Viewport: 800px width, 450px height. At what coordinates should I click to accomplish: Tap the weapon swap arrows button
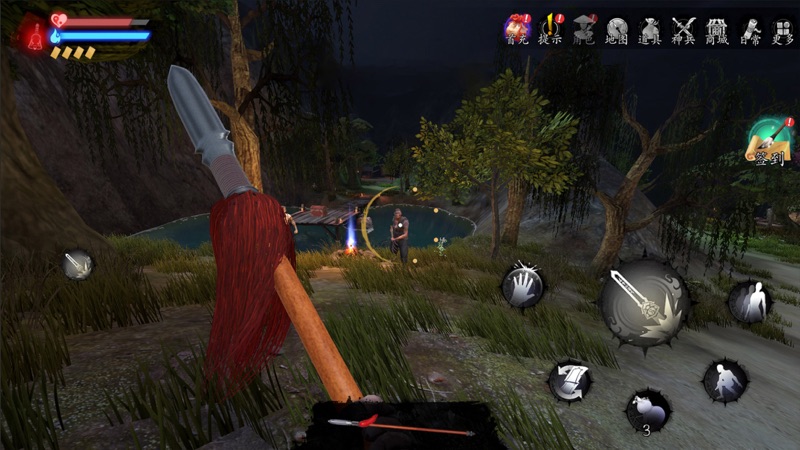pos(570,380)
